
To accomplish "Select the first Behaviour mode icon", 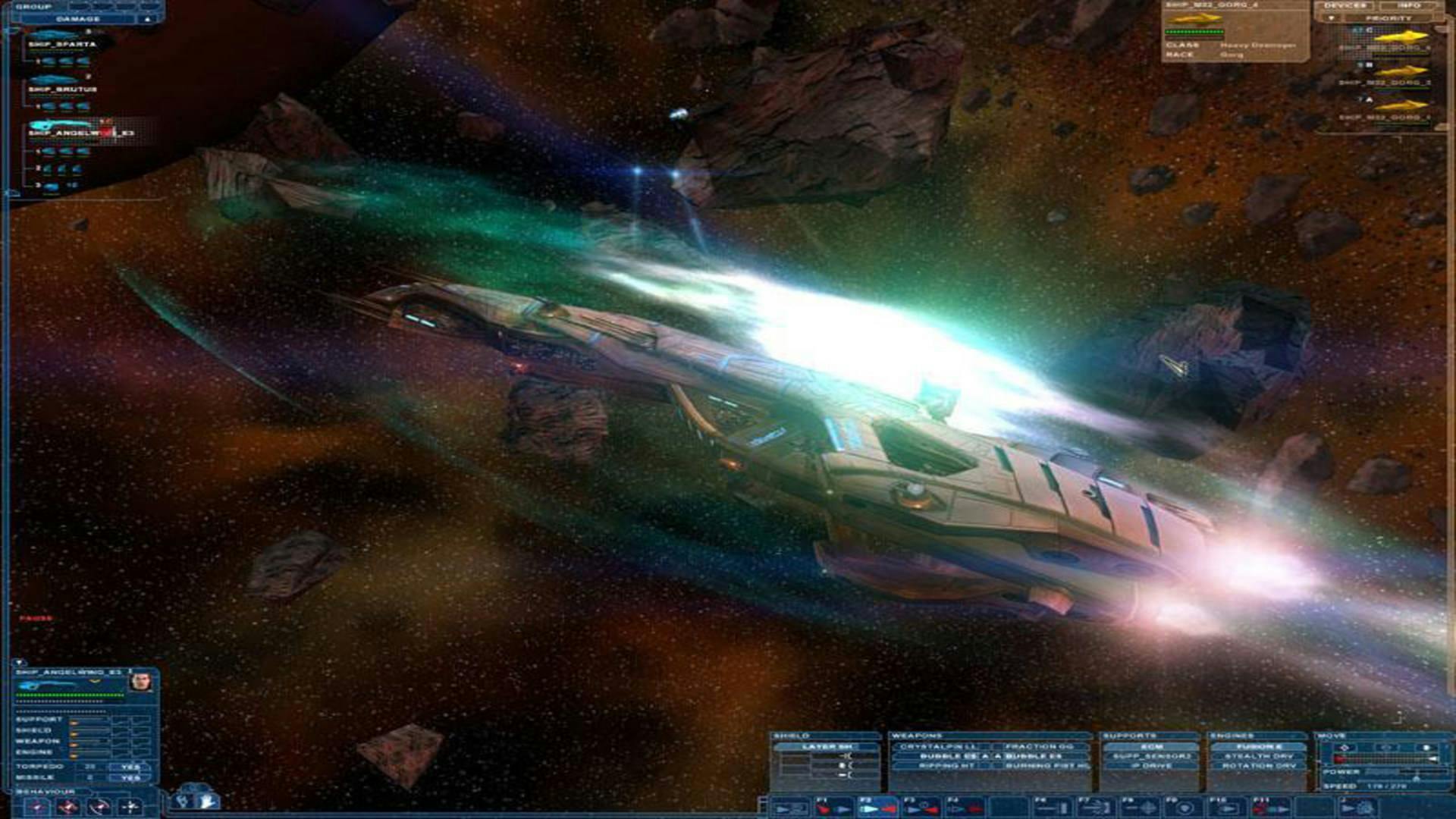I will [x=38, y=808].
